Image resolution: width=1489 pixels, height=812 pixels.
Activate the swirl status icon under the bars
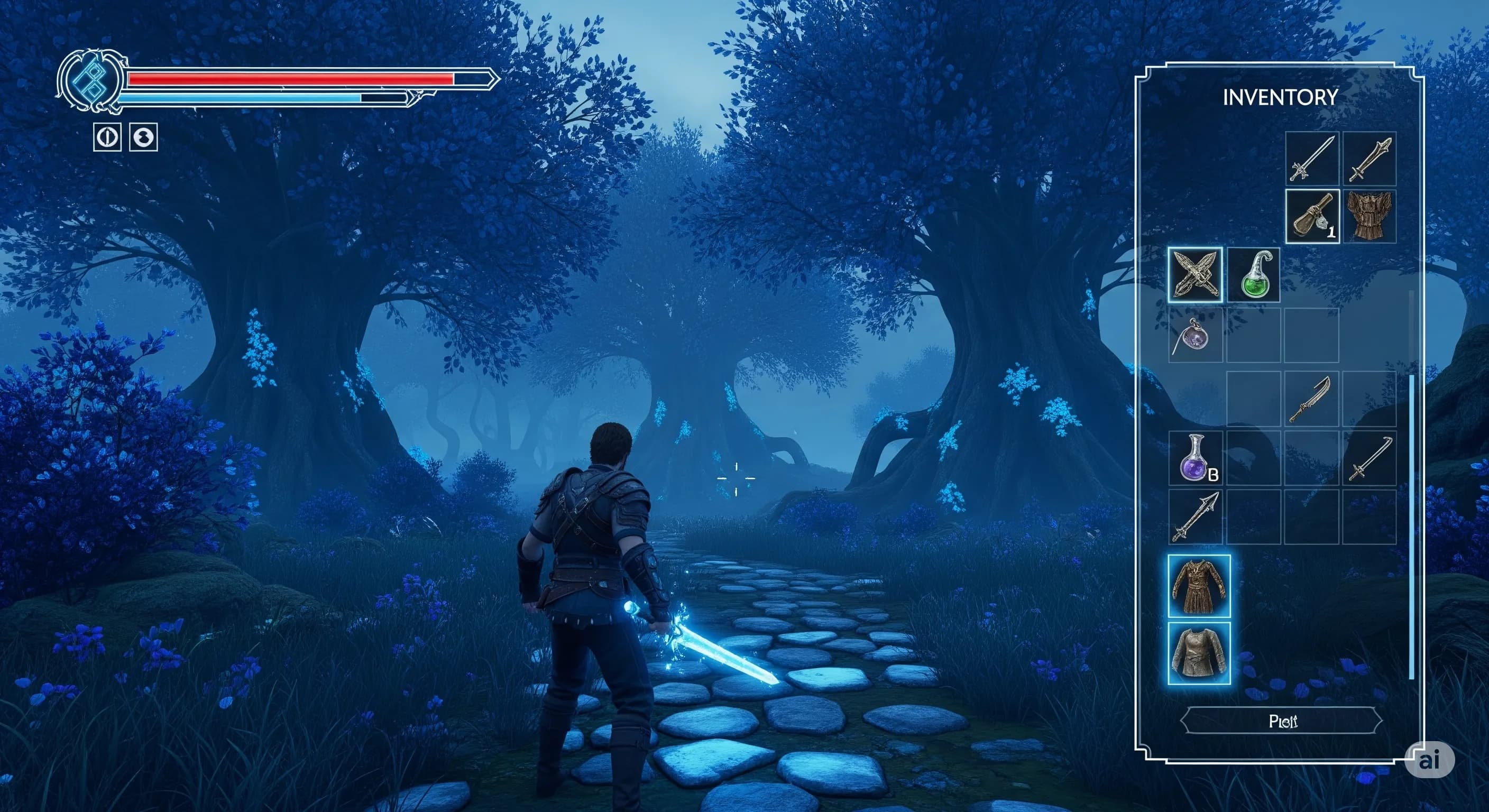point(143,137)
